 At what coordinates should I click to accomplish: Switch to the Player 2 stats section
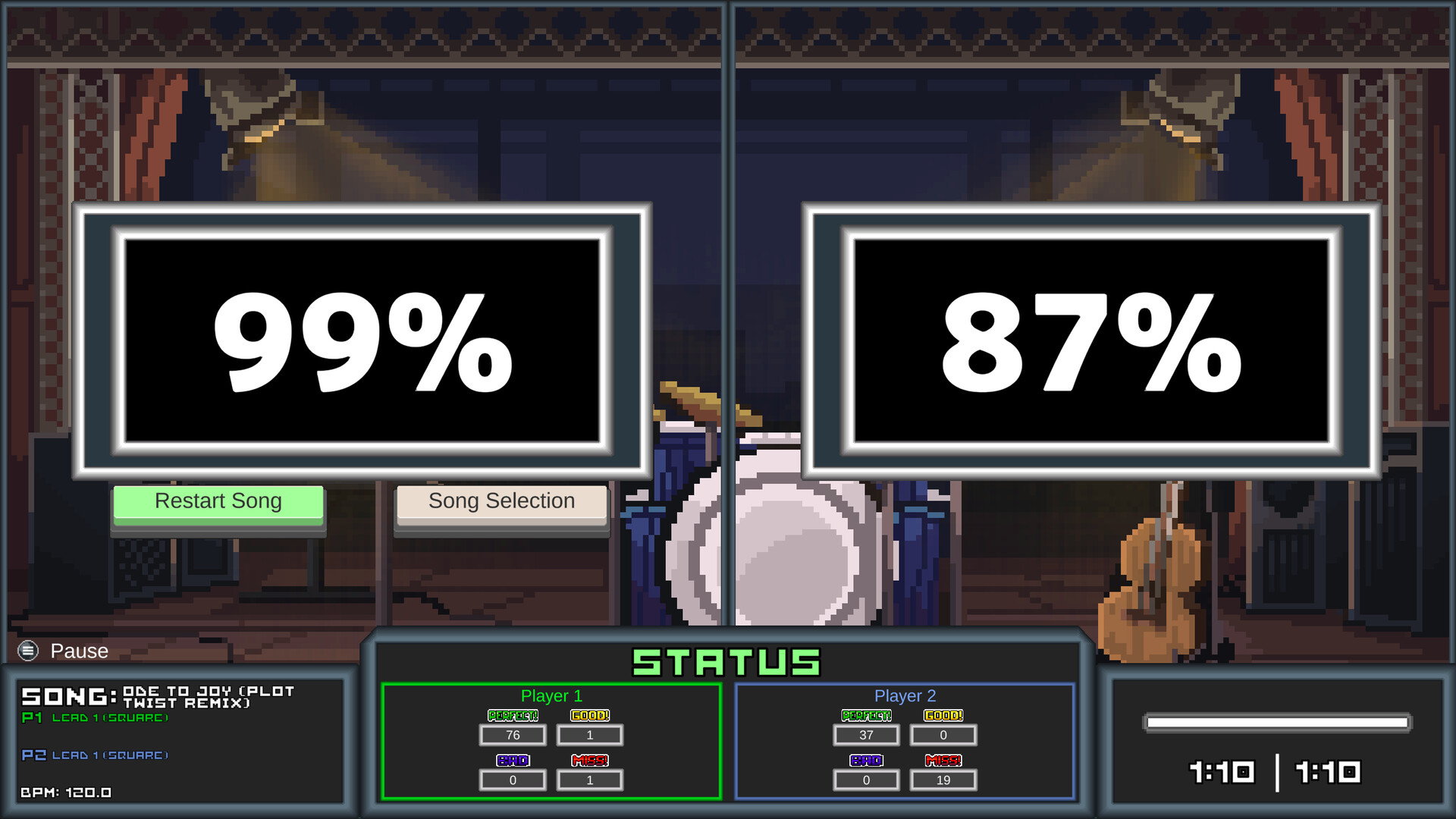(904, 695)
